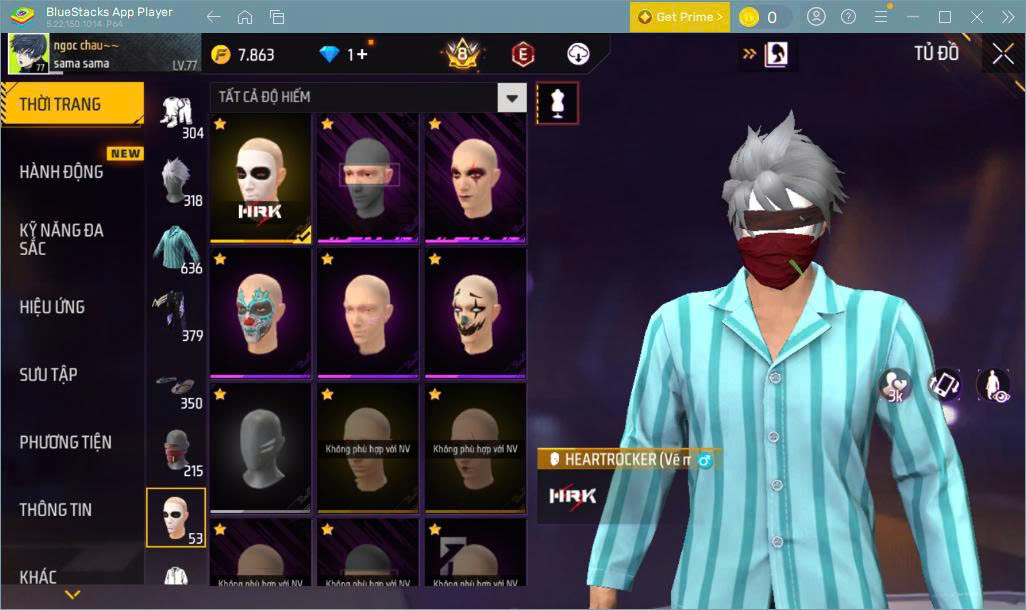Click the BlueStacks Get Prime button
Viewport: 1026px width, 610px height.
pyautogui.click(x=679, y=17)
